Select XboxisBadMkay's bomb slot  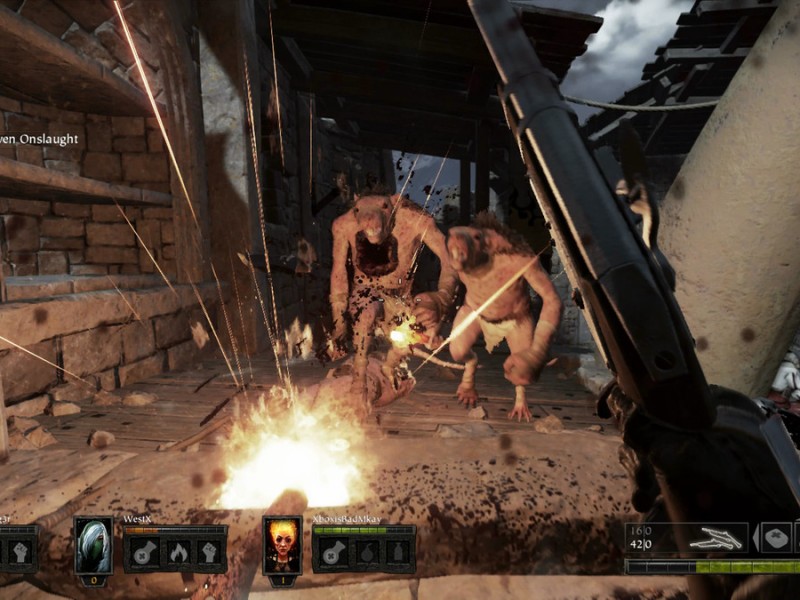[365, 552]
